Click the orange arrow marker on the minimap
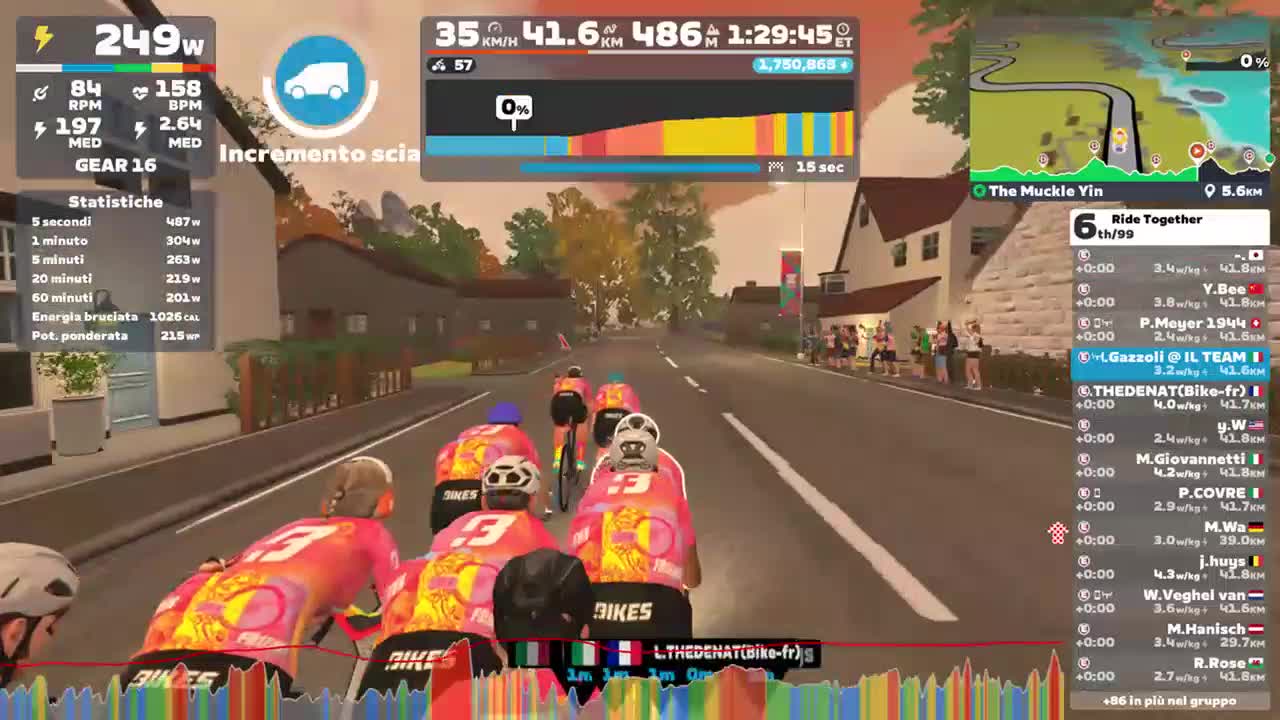The width and height of the screenshot is (1280, 720). coord(1197,150)
